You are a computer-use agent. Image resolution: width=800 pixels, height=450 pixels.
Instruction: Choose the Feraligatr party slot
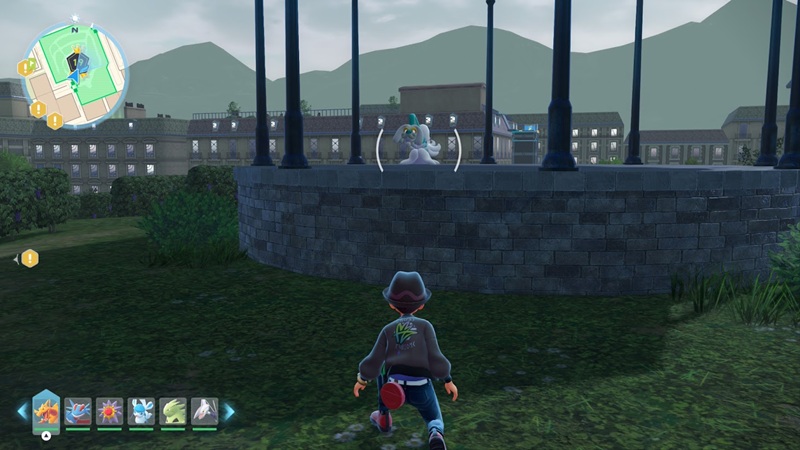[78, 411]
